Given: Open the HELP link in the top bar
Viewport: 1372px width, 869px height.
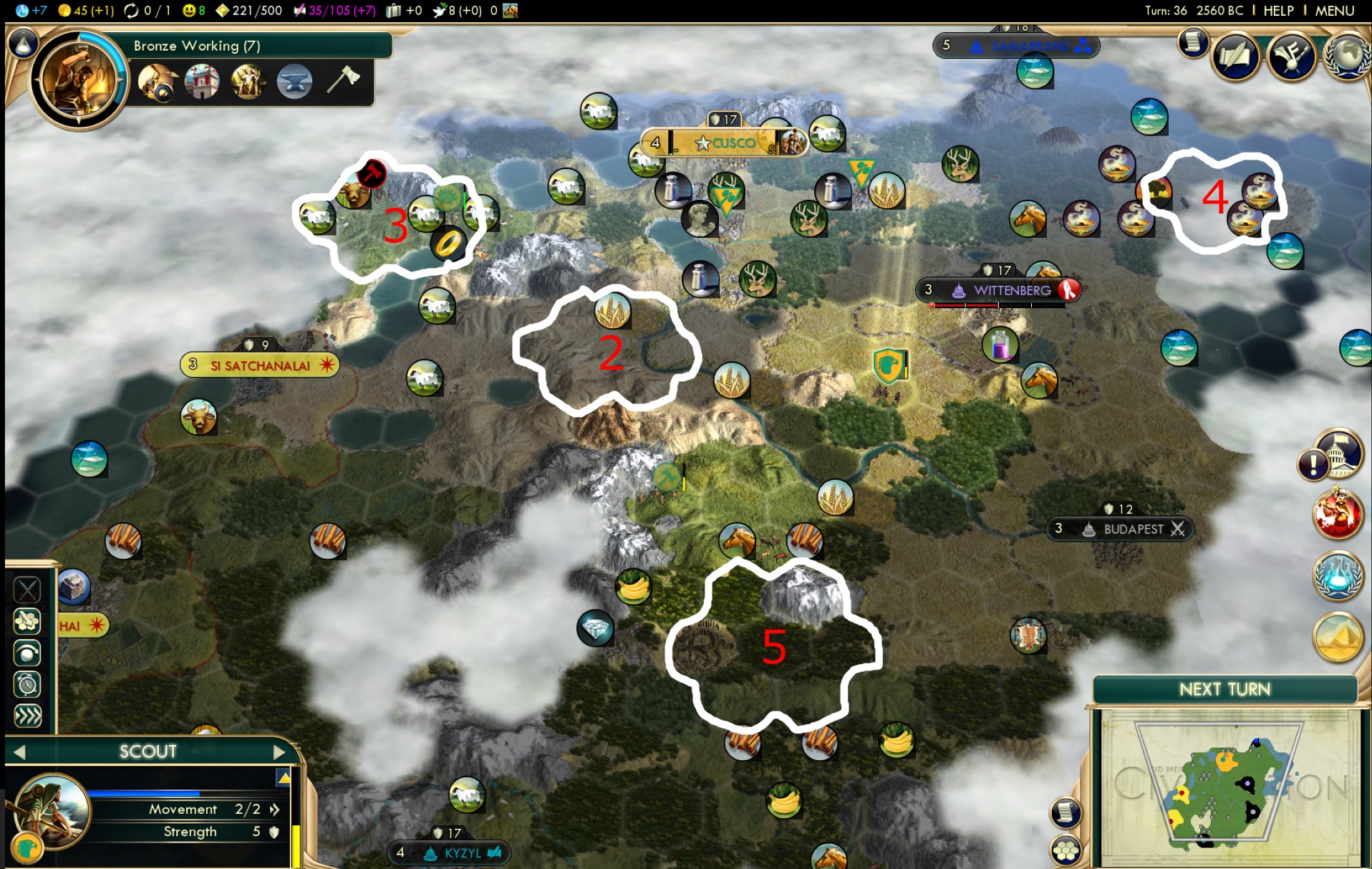Looking at the screenshot, I should click(1278, 11).
